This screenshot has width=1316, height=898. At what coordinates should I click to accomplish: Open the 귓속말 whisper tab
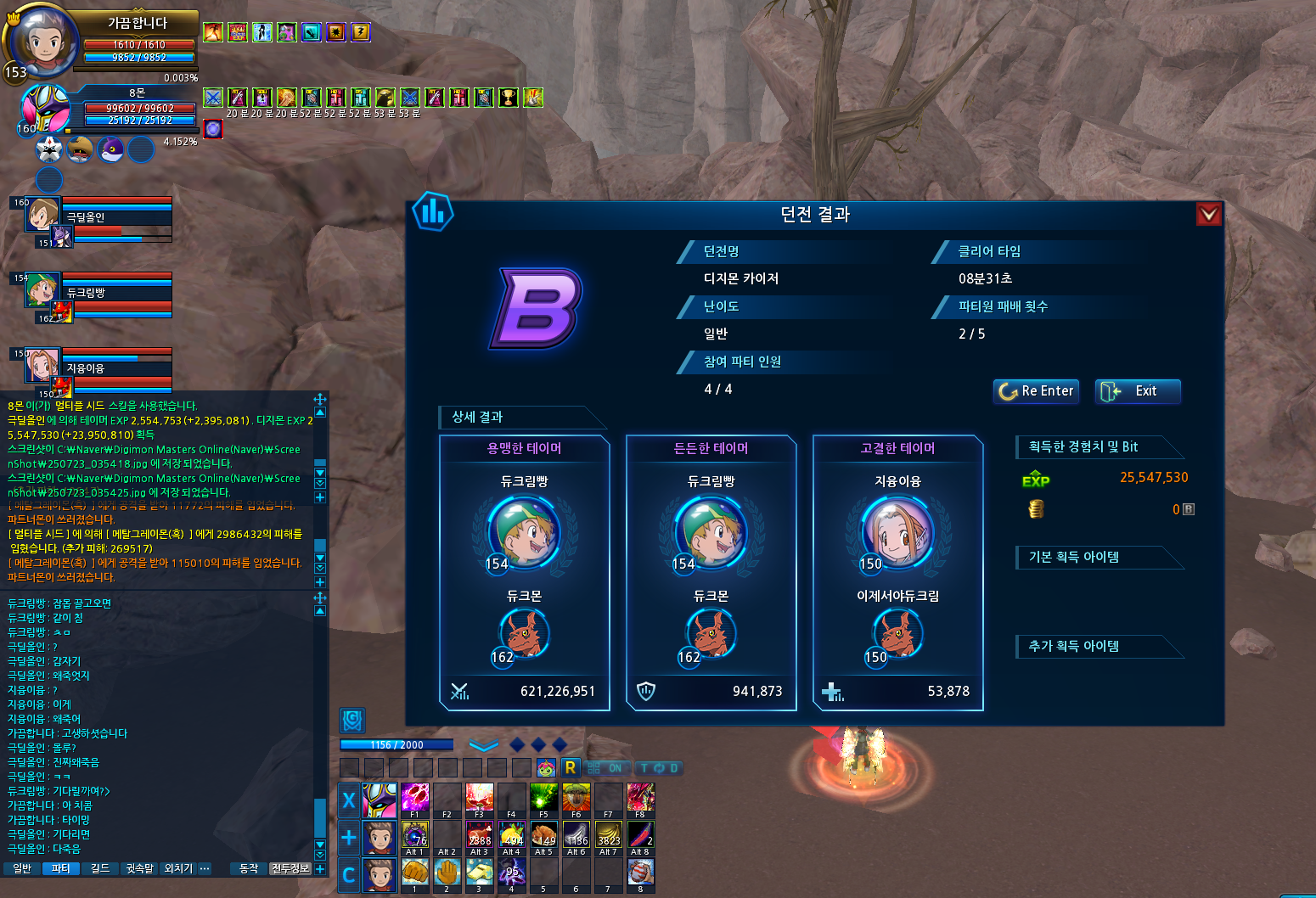(x=140, y=868)
